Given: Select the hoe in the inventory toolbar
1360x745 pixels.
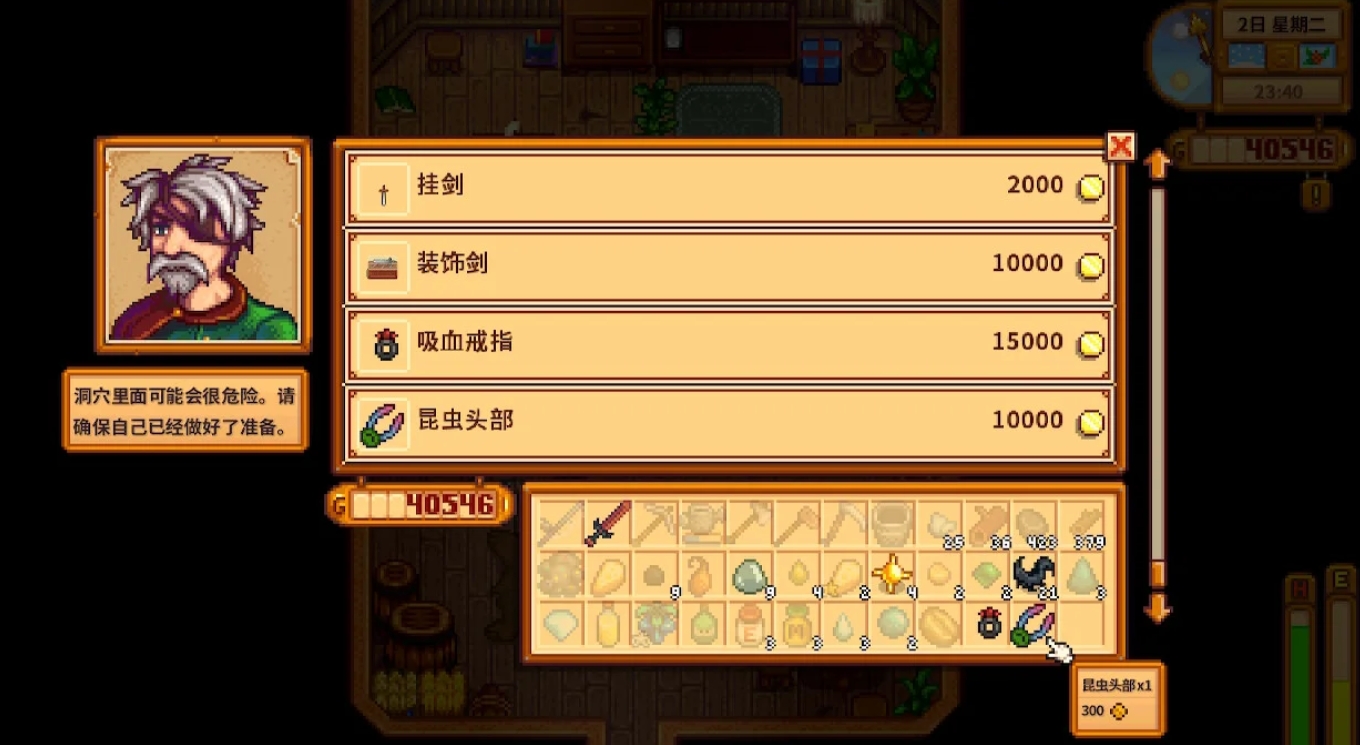Looking at the screenshot, I should (x=800, y=520).
